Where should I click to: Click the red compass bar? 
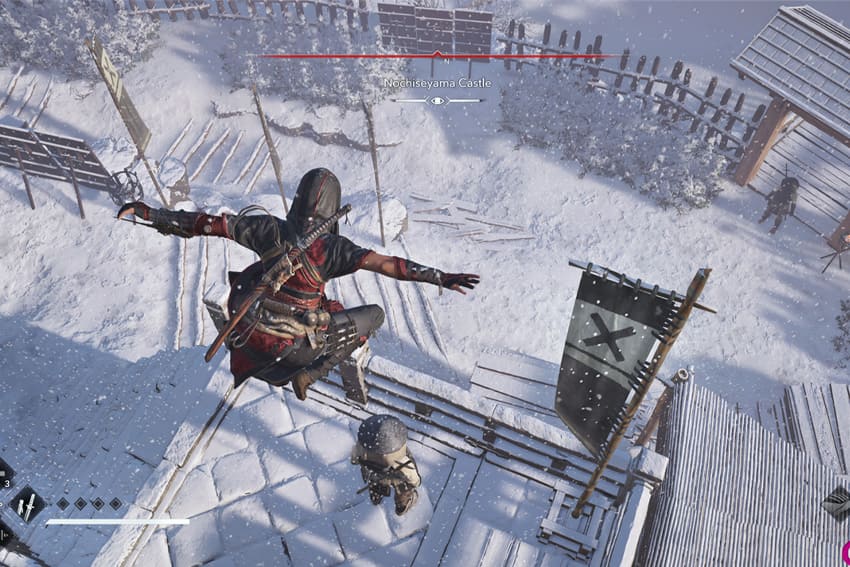[436, 56]
